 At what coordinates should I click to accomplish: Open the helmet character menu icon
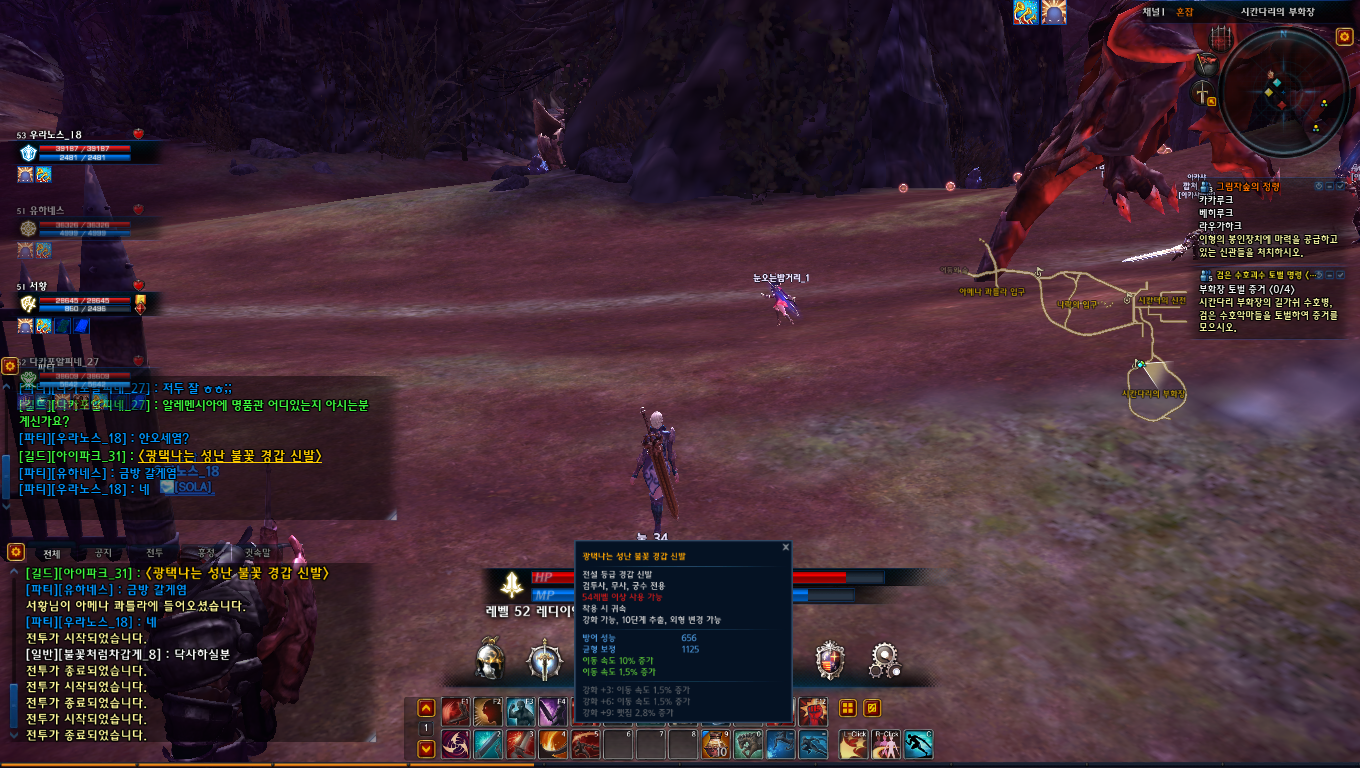[x=489, y=660]
